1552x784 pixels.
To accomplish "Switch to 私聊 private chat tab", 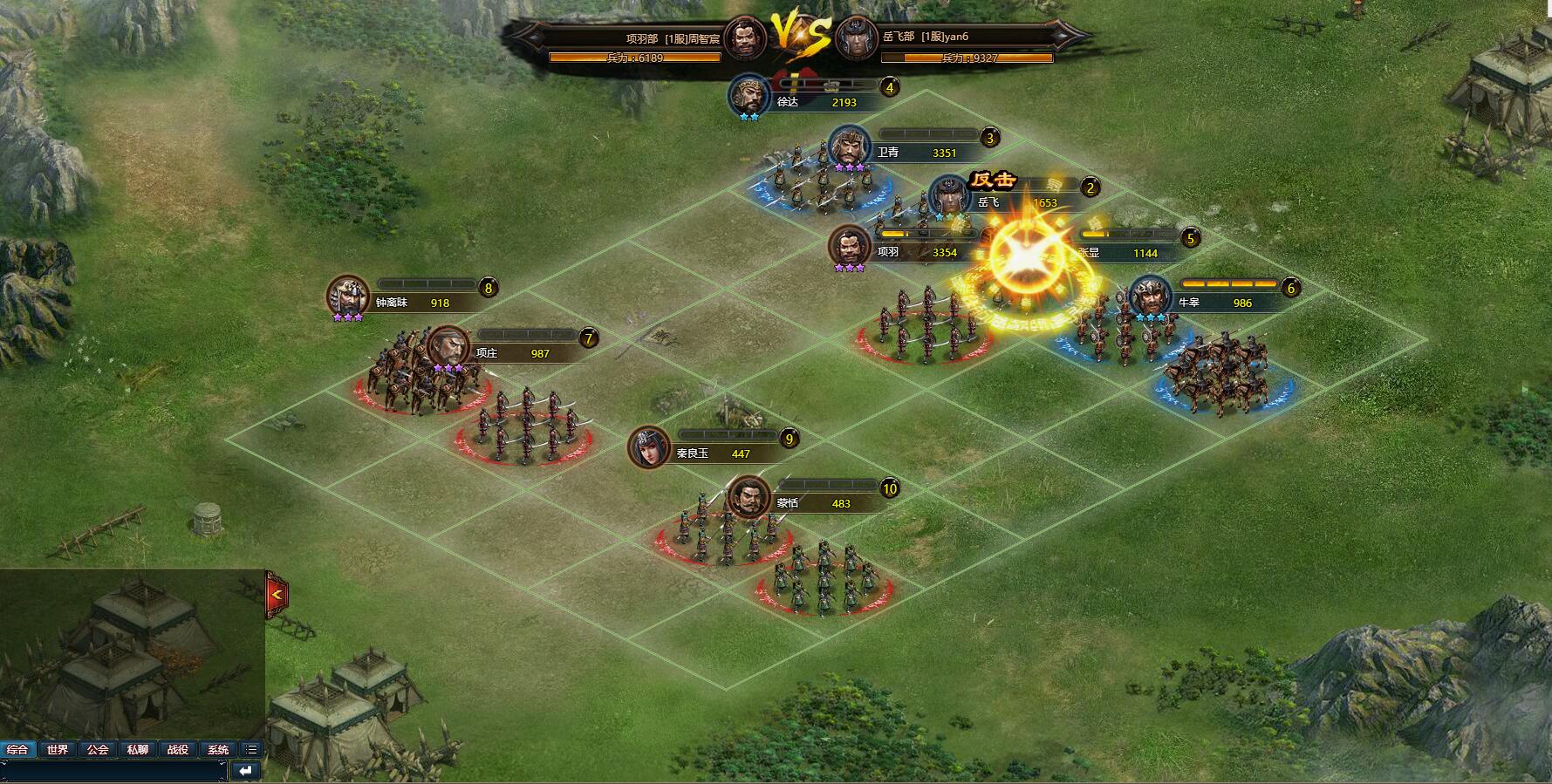I will point(138,750).
